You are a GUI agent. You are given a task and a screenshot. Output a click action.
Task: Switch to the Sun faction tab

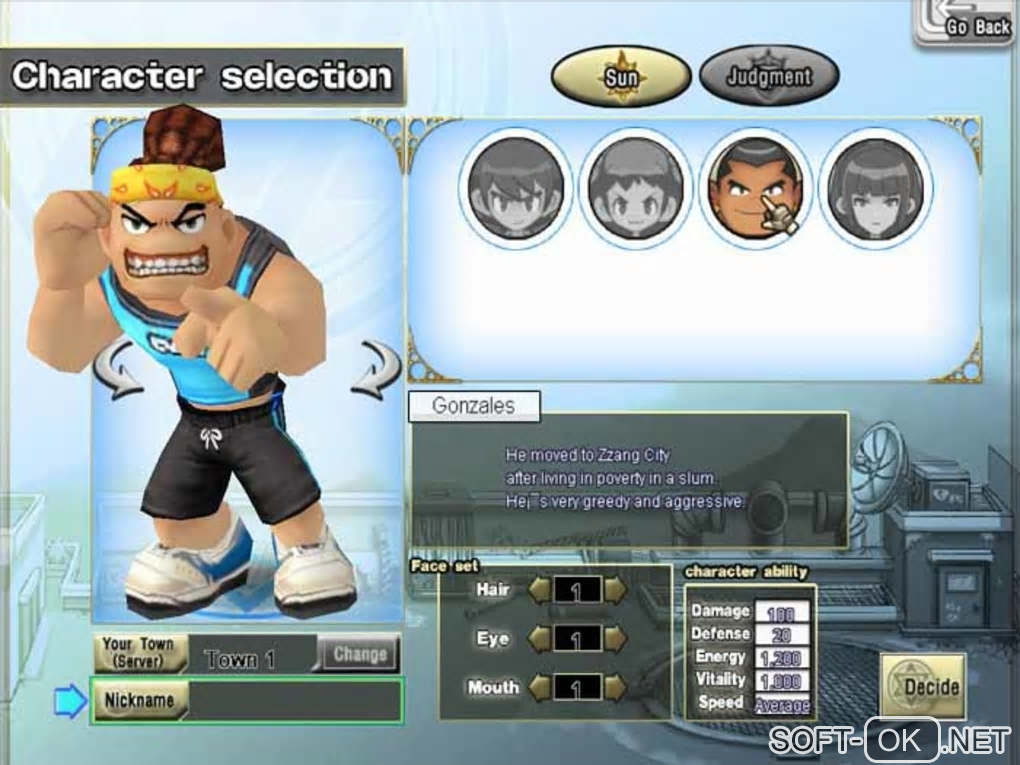pos(620,75)
